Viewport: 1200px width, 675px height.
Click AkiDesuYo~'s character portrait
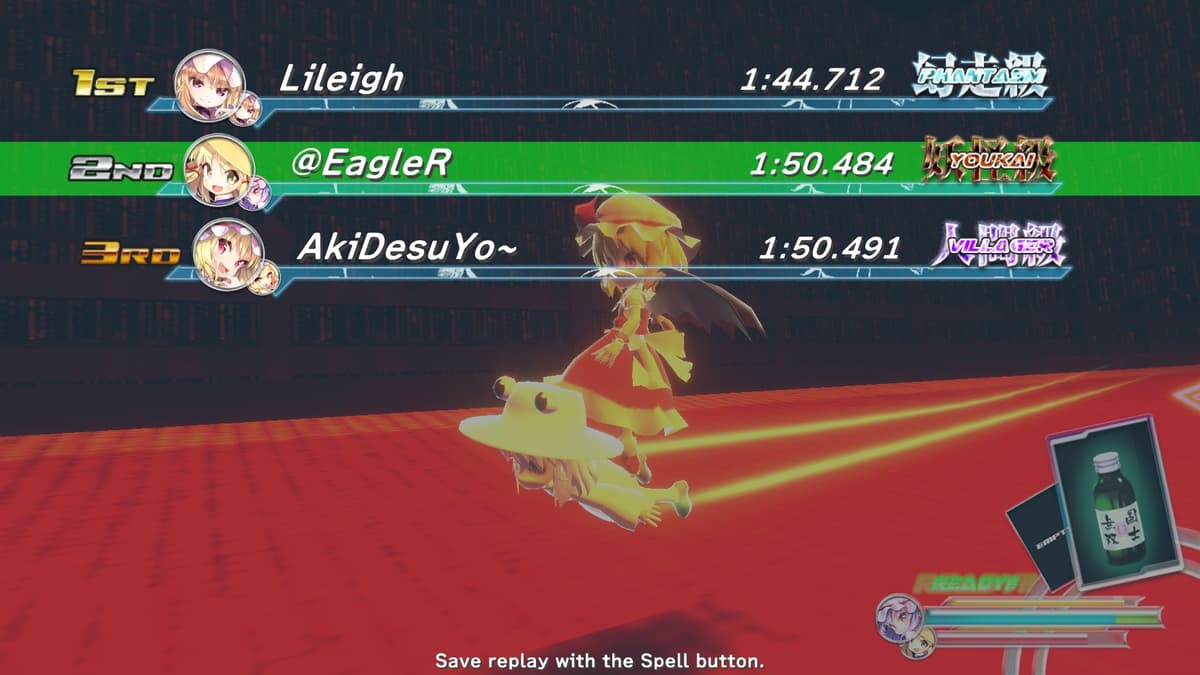[227, 252]
